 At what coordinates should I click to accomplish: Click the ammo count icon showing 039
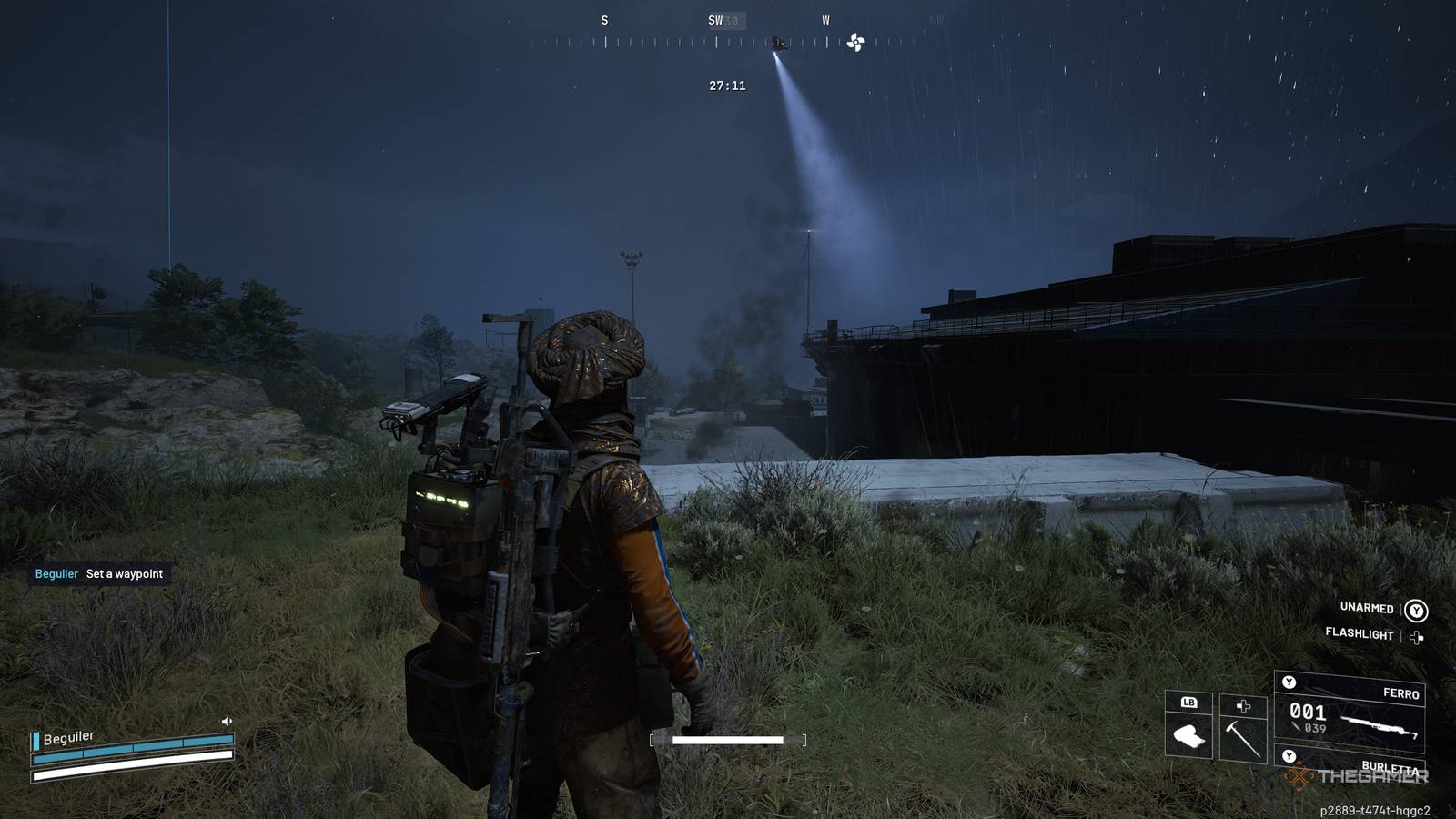[x=1296, y=726]
